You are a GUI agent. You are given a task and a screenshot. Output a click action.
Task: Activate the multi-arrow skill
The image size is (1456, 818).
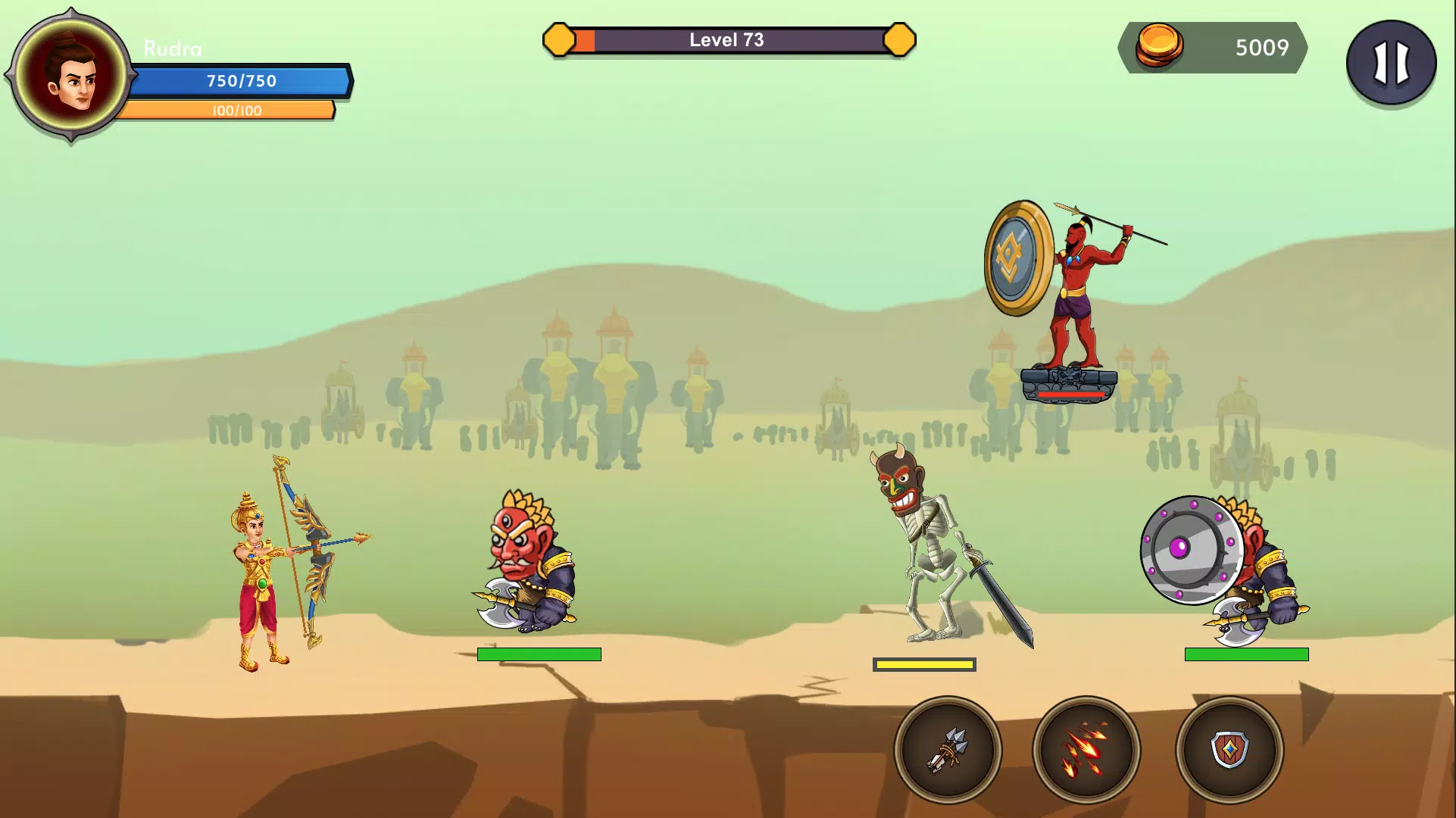pos(948,750)
